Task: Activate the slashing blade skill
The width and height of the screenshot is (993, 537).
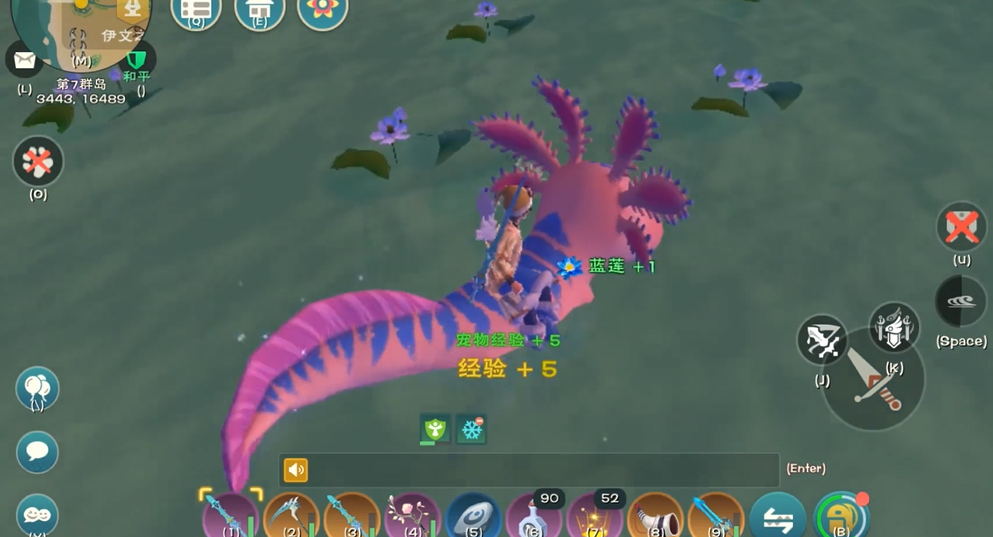Action: pos(822,340)
